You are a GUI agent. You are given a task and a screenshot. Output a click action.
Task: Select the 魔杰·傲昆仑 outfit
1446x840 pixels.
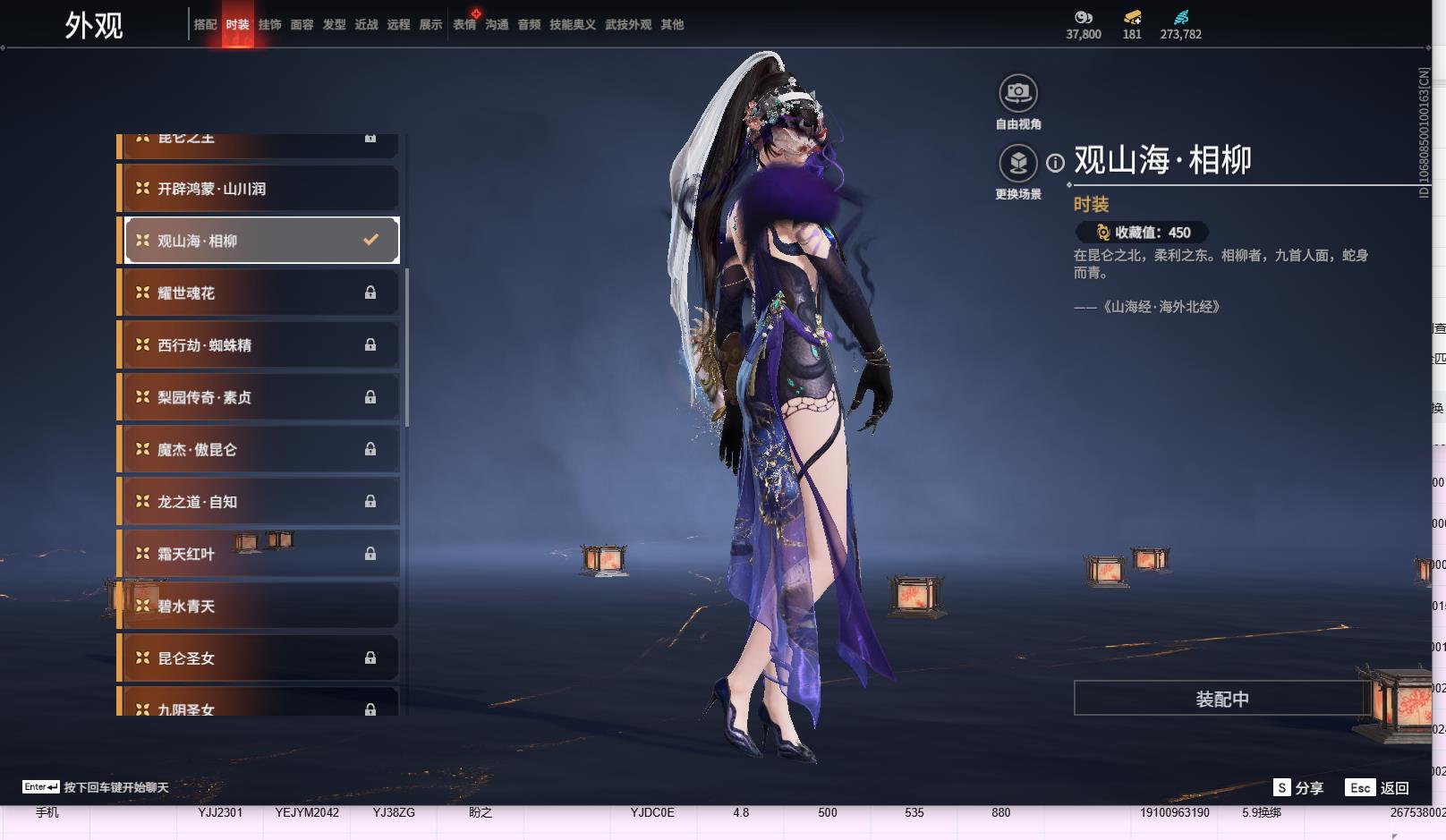(x=259, y=449)
